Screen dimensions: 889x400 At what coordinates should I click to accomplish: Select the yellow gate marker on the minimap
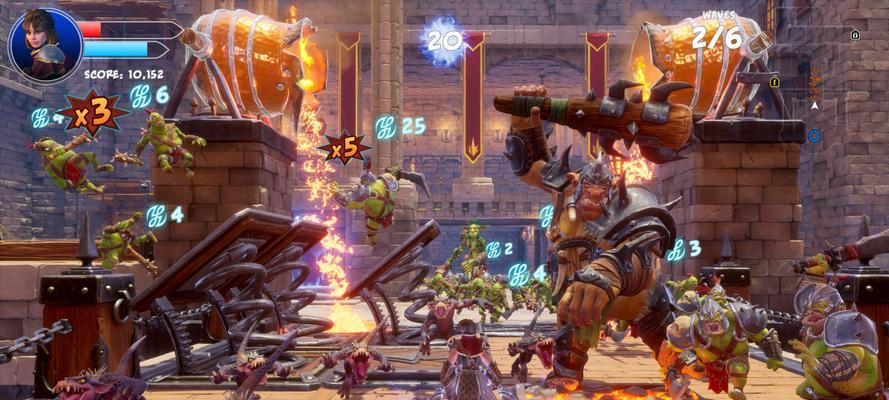pos(774,81)
